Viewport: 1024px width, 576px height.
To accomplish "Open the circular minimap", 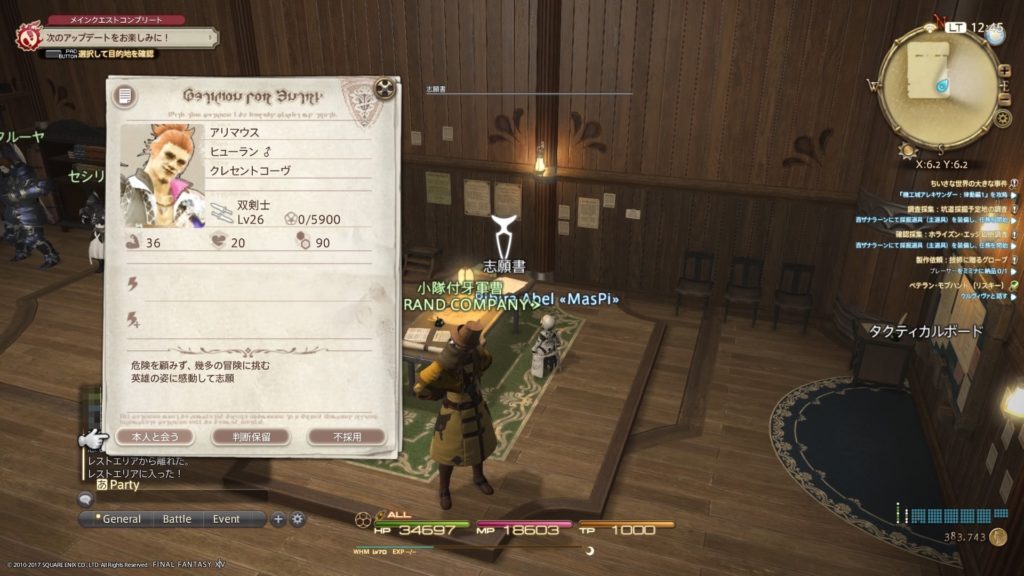I will coord(937,85).
